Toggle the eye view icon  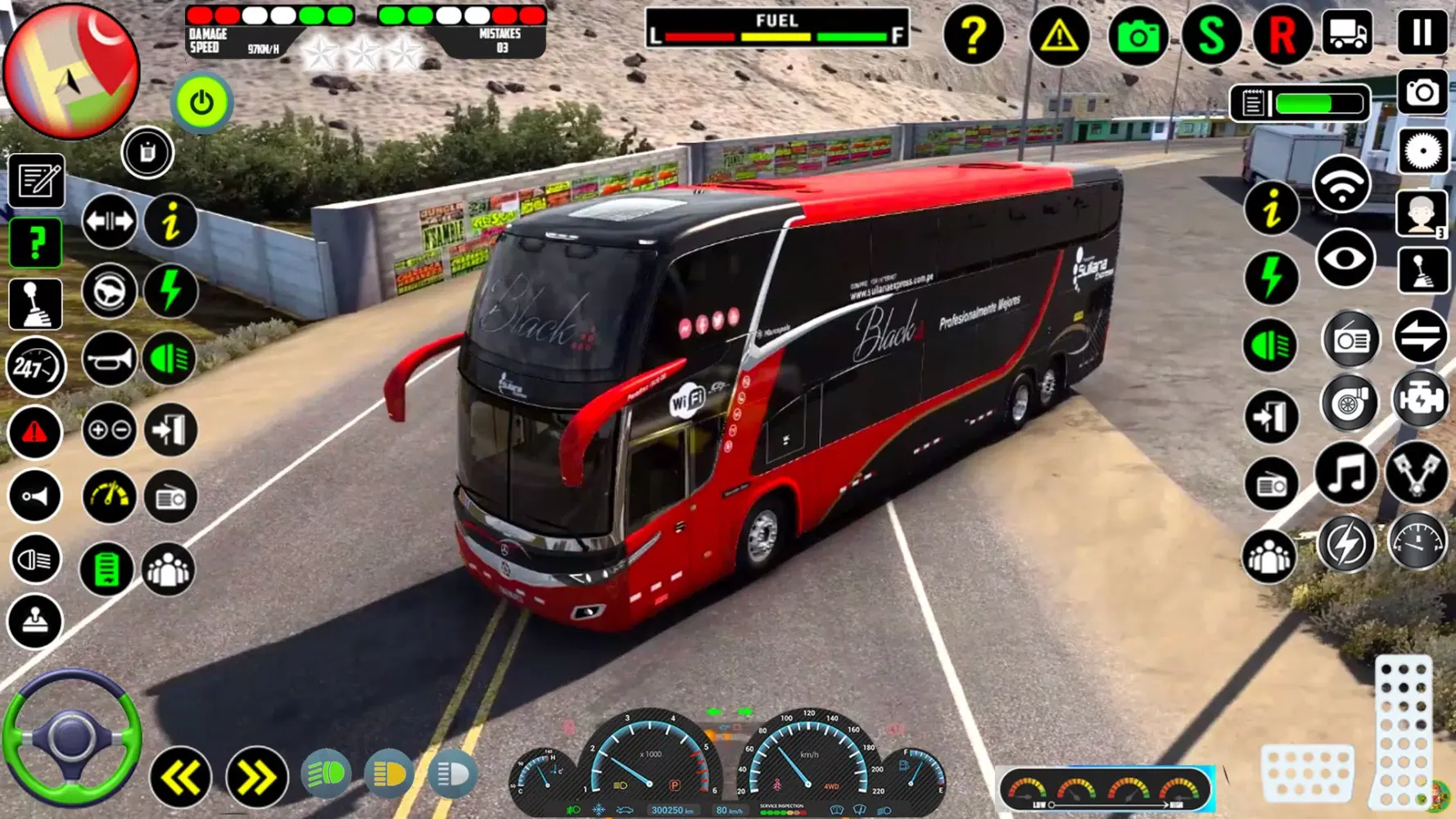pos(1345,260)
